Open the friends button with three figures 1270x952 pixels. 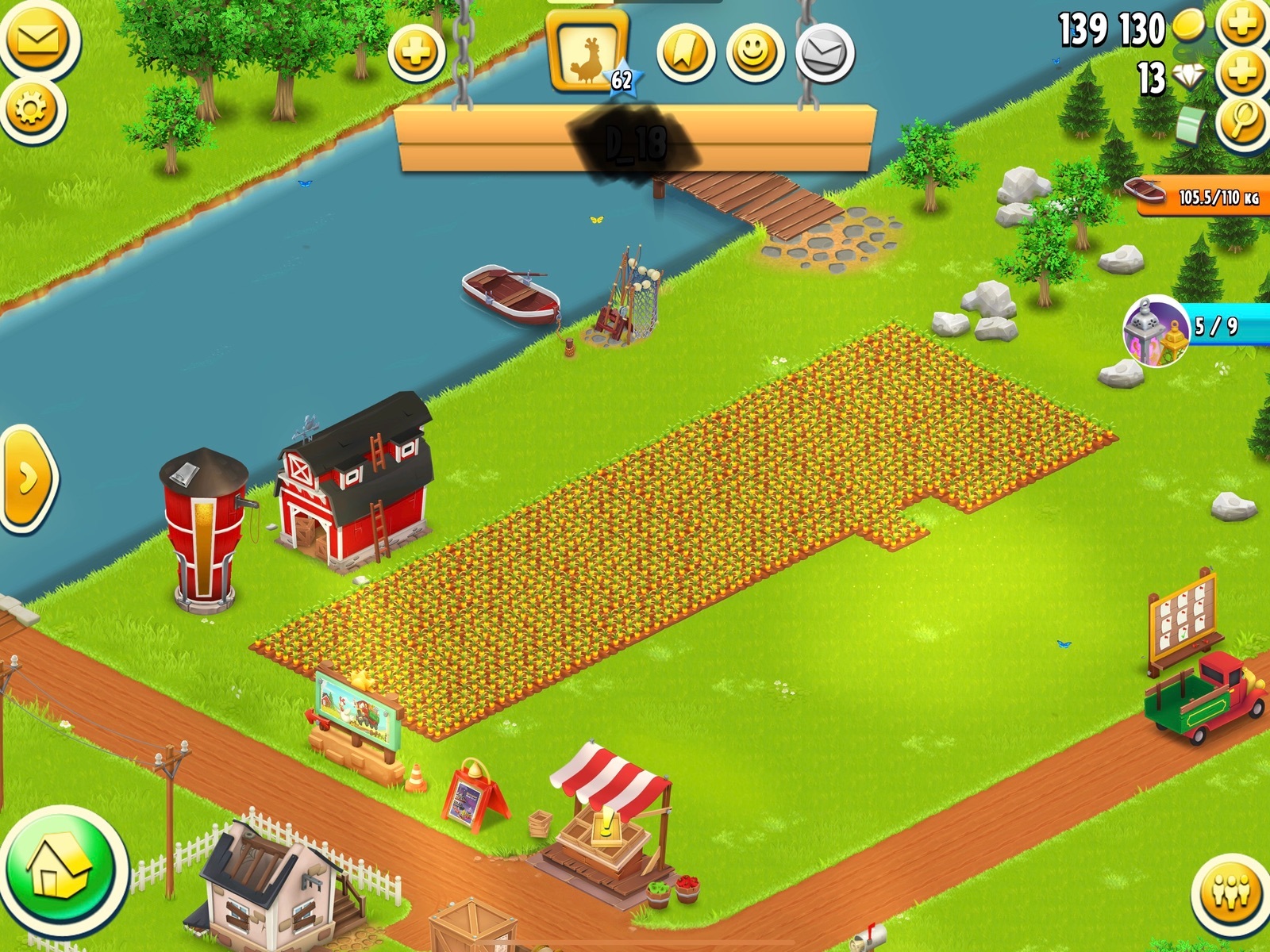click(1231, 893)
